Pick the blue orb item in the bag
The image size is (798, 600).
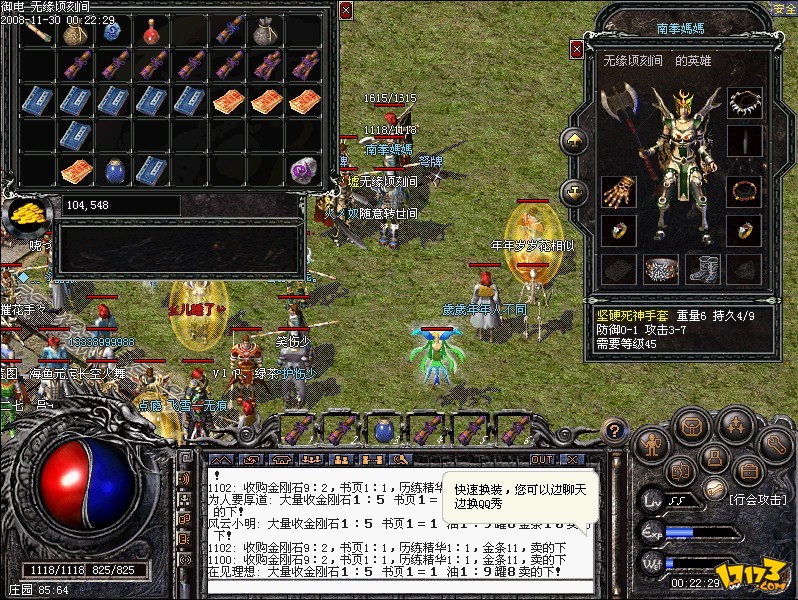(x=112, y=32)
